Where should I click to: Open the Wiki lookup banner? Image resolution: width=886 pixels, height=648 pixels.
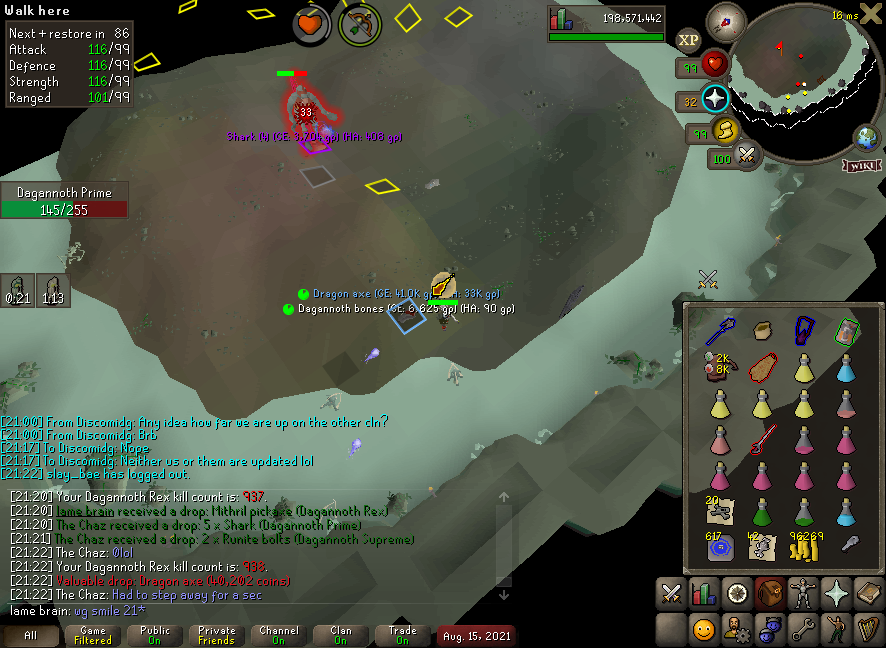pos(863,165)
